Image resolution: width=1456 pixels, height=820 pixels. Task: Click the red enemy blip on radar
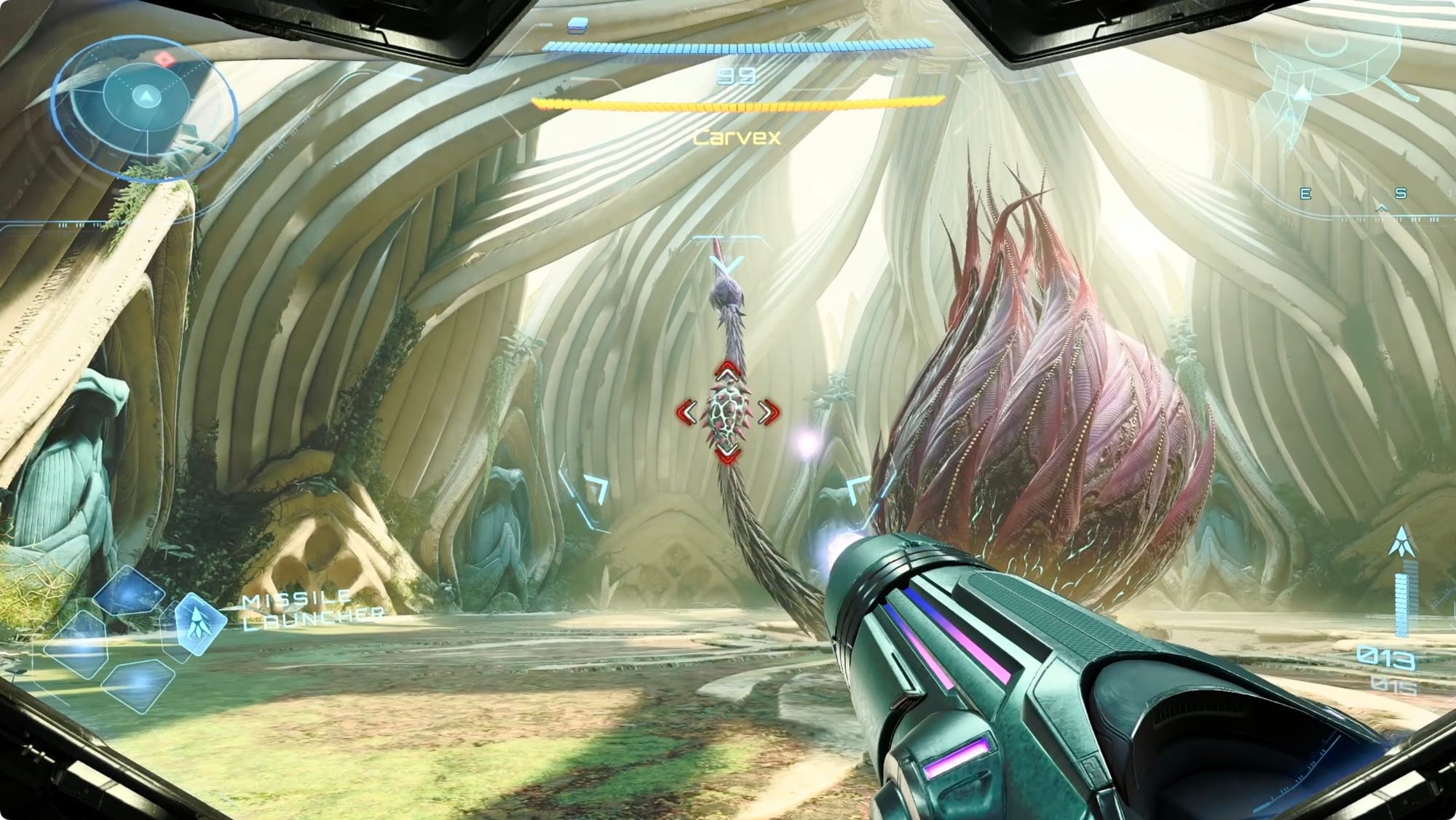(x=165, y=58)
